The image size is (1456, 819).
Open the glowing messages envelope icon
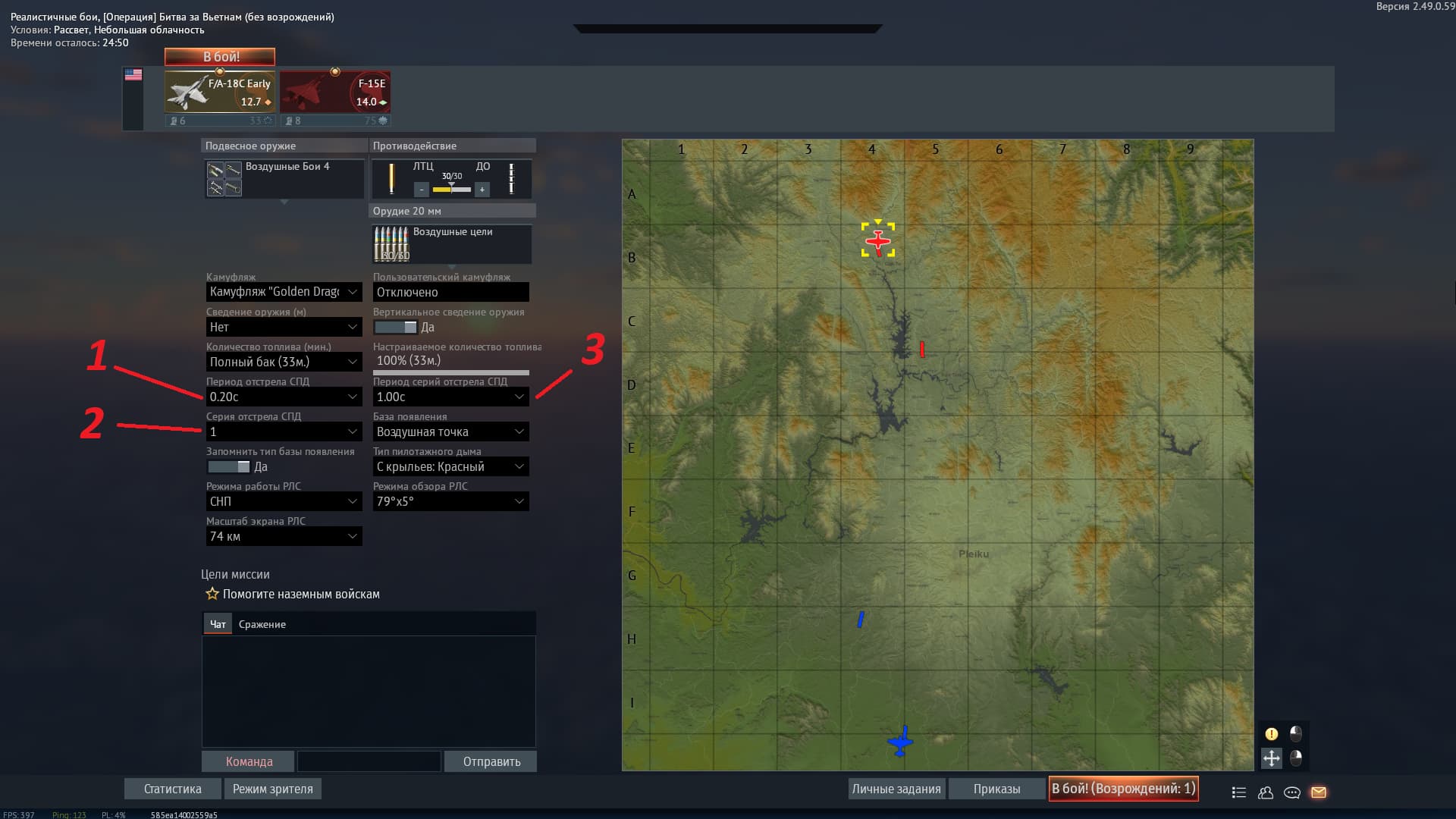(1319, 792)
